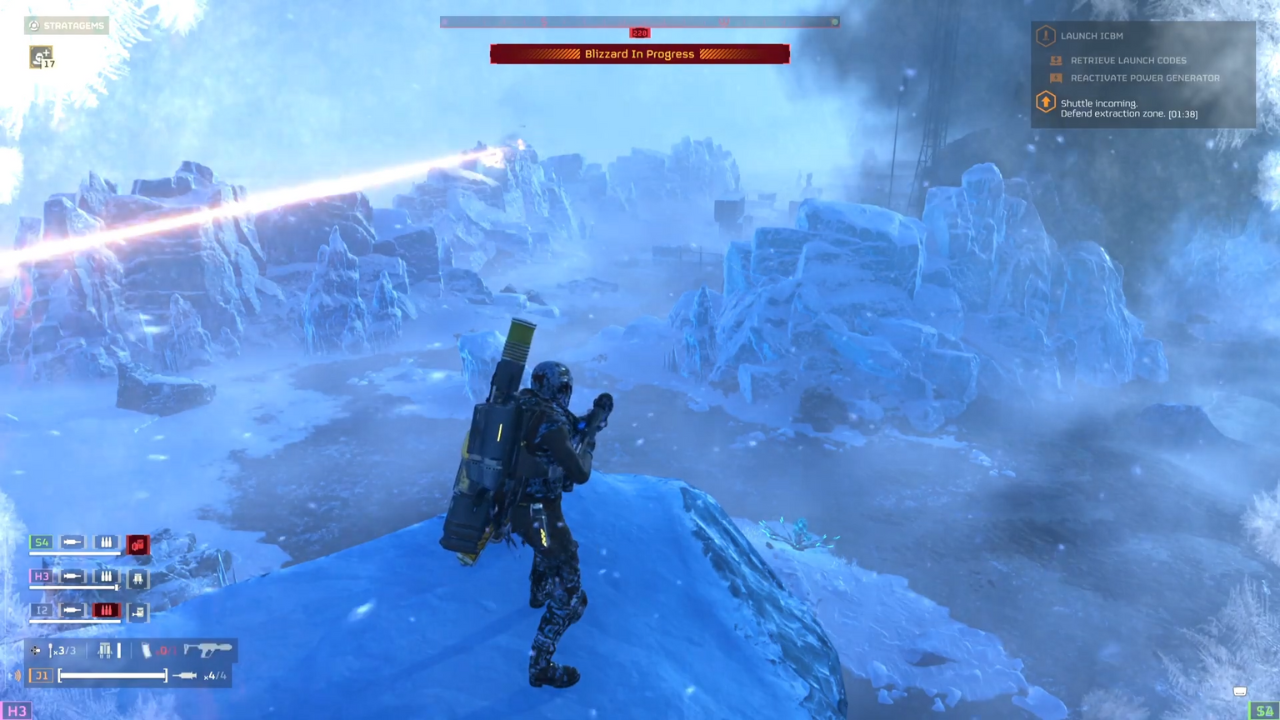The height and width of the screenshot is (720, 1280).
Task: Select the supply stratagem icon on the I2 row
Action: tap(138, 613)
